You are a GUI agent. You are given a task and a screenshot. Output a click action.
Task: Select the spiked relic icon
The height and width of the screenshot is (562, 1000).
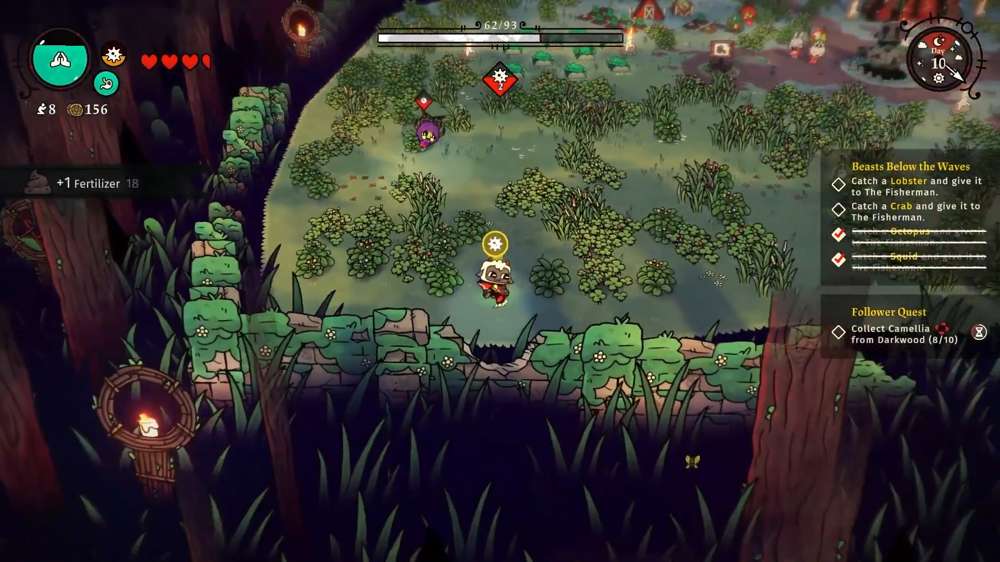point(113,54)
